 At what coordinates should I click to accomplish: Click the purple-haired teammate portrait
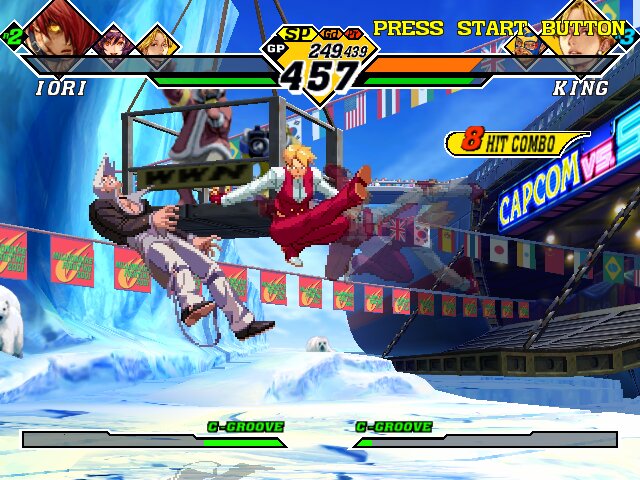click(113, 42)
